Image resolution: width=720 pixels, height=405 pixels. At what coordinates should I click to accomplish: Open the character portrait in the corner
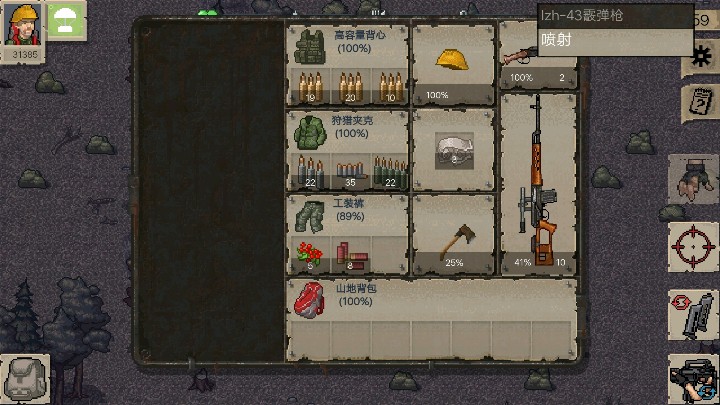point(23,25)
